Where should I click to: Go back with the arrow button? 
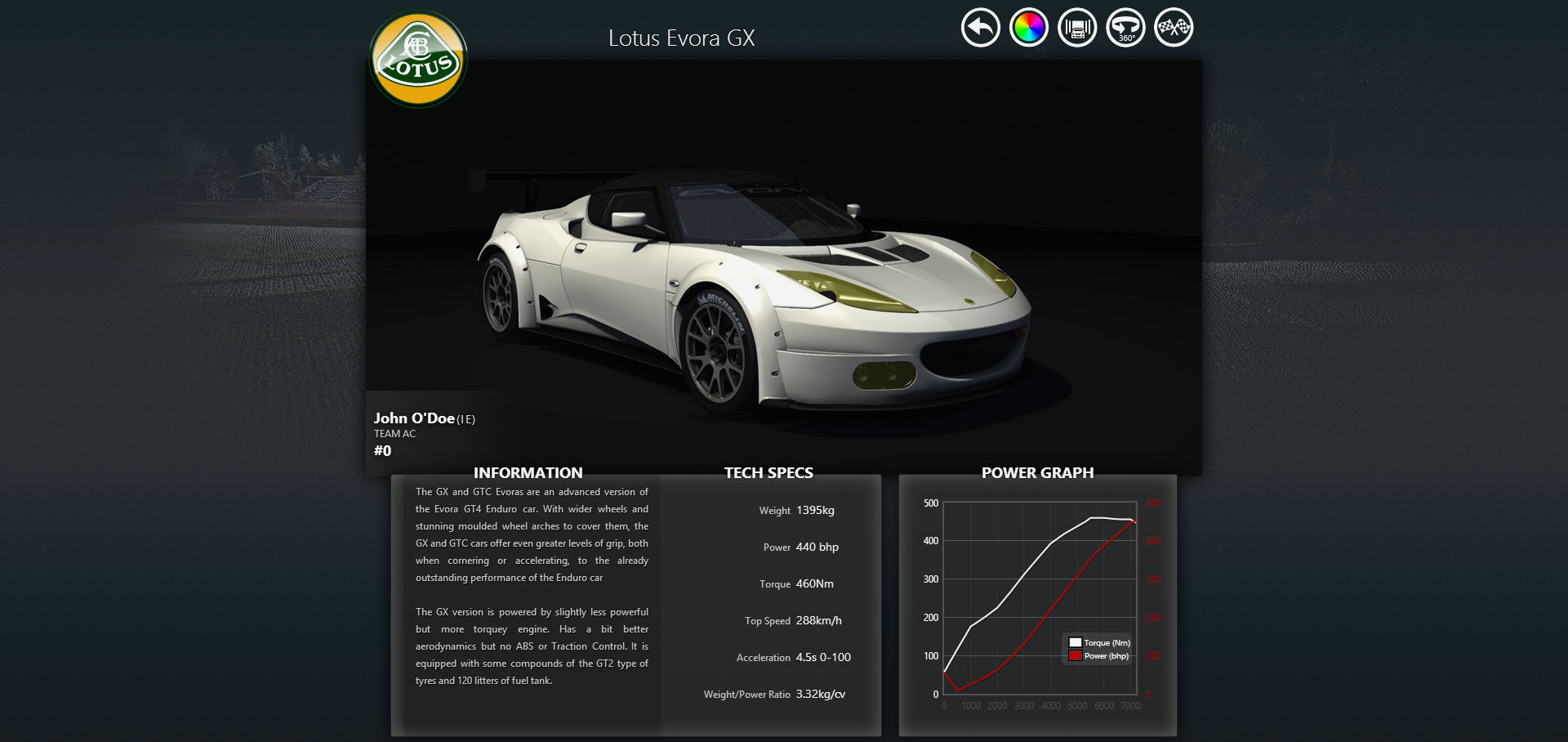click(x=980, y=28)
